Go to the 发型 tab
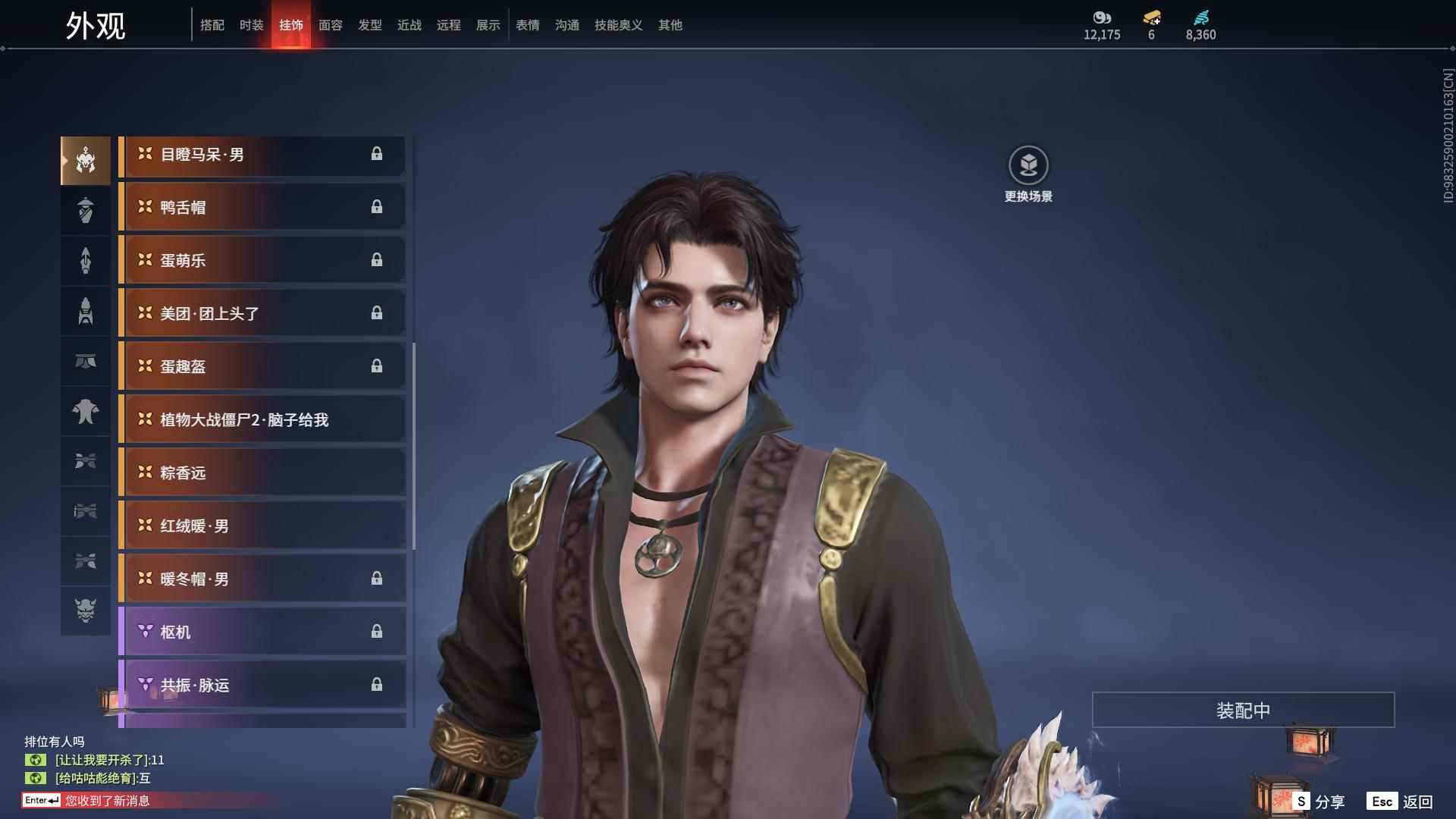The width and height of the screenshot is (1456, 819). pos(369,25)
